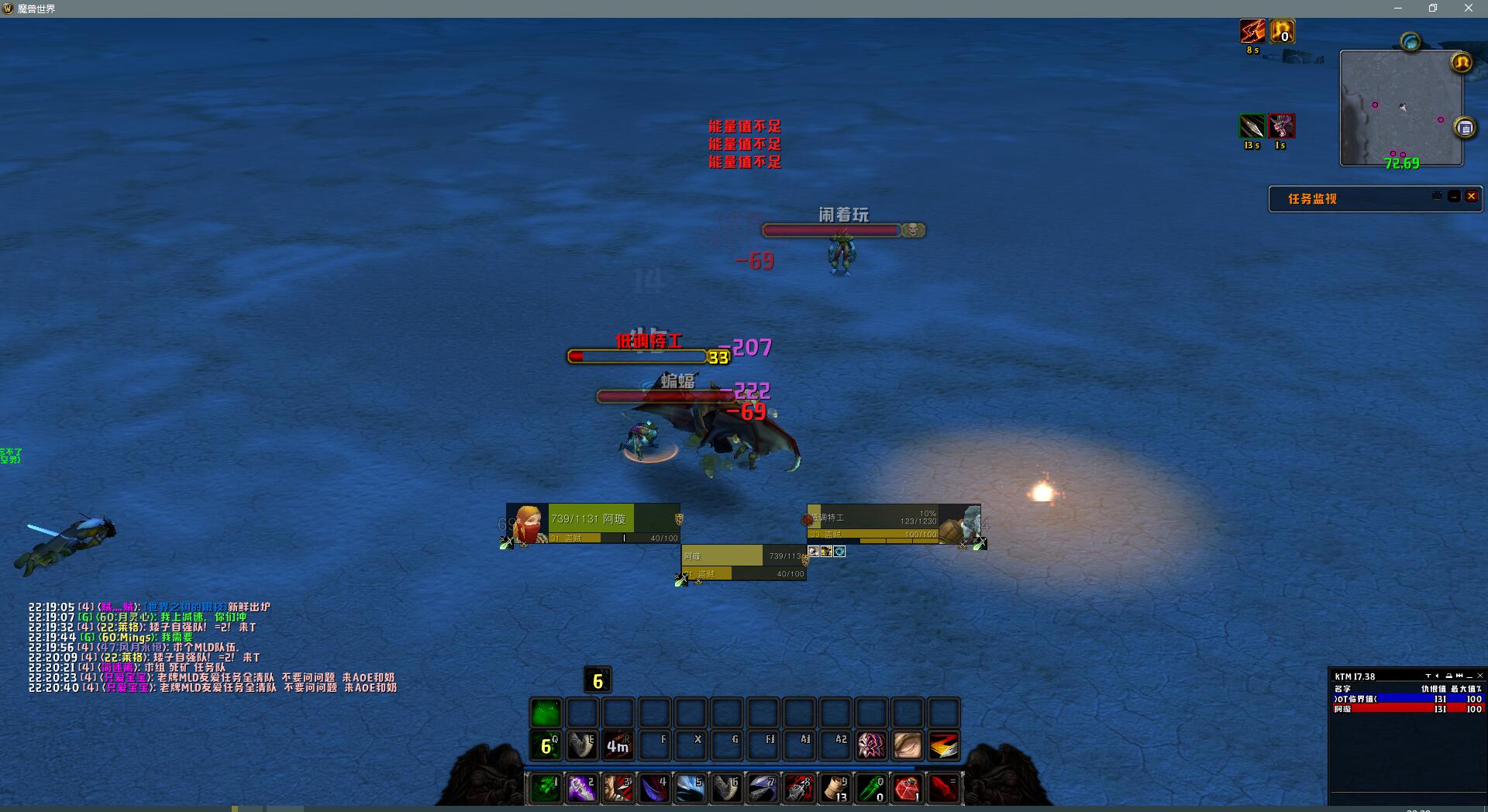Click the pink demon debuff icon

pos(1281,126)
